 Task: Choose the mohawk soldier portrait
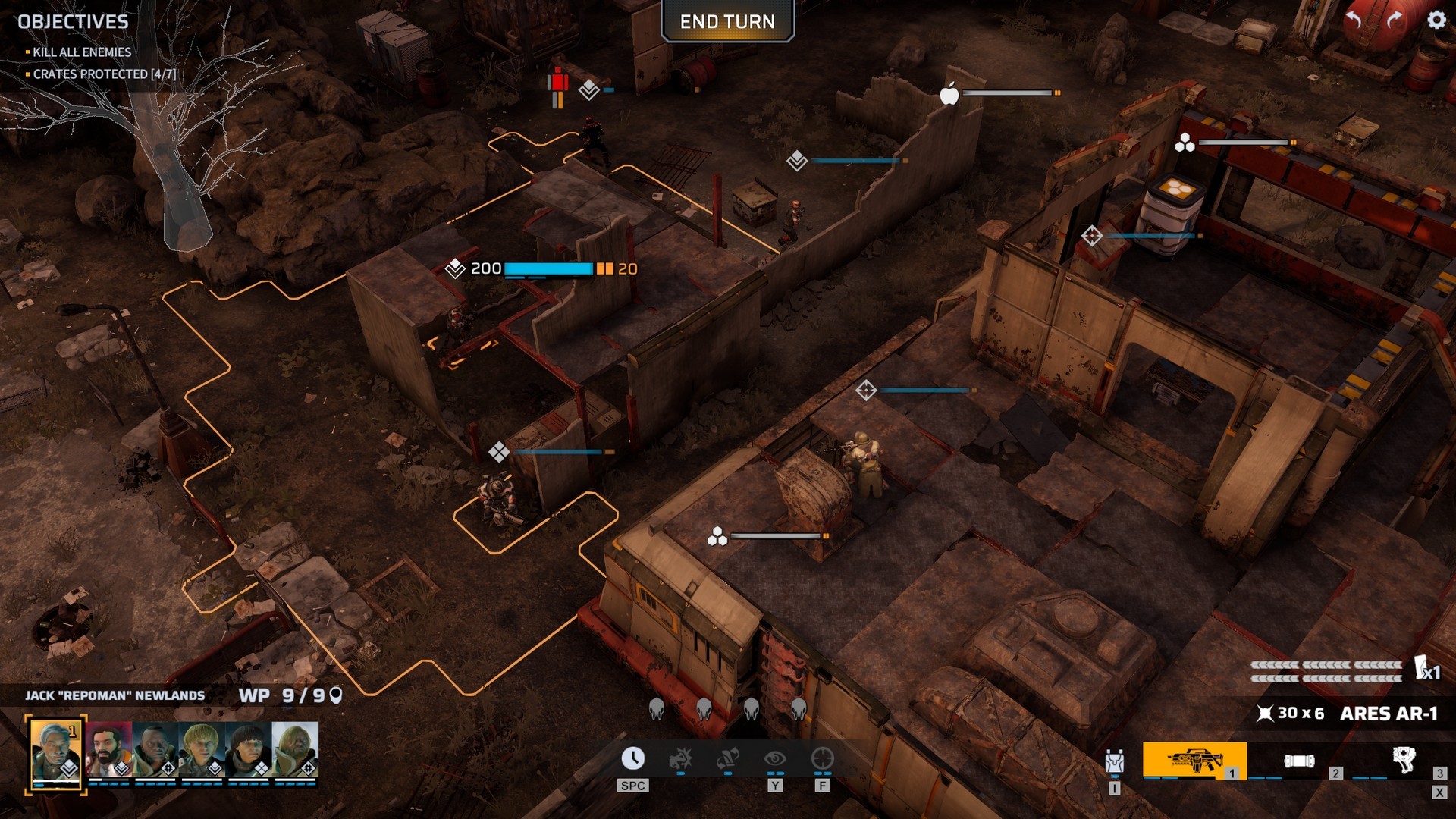pos(155,749)
